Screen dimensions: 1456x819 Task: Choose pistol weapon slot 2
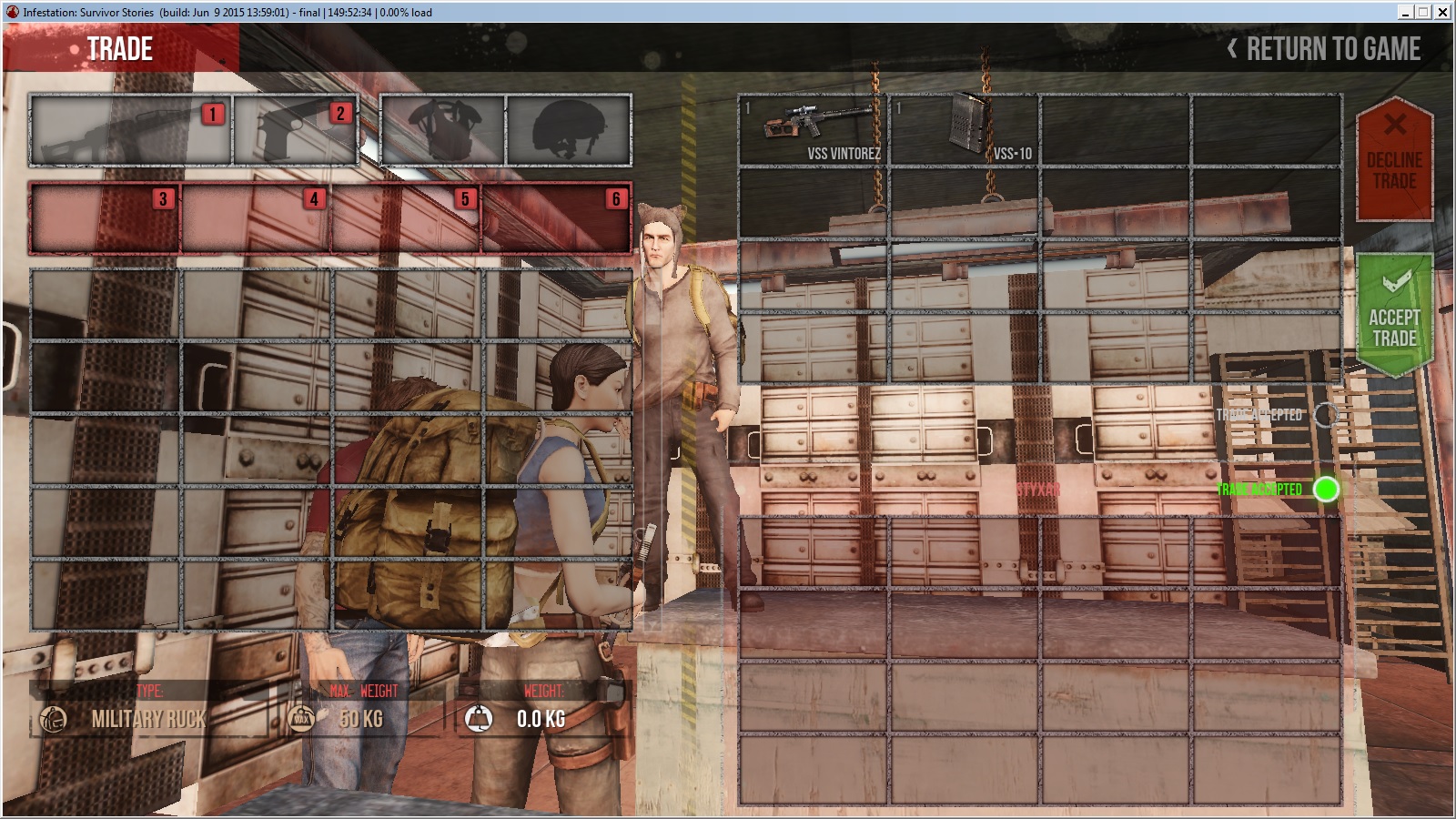click(x=295, y=130)
